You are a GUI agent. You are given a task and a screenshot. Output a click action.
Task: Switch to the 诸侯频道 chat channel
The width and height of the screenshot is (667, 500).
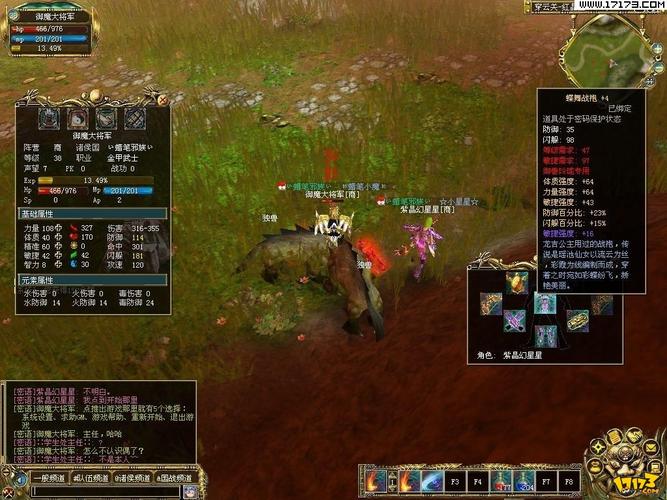132,479
